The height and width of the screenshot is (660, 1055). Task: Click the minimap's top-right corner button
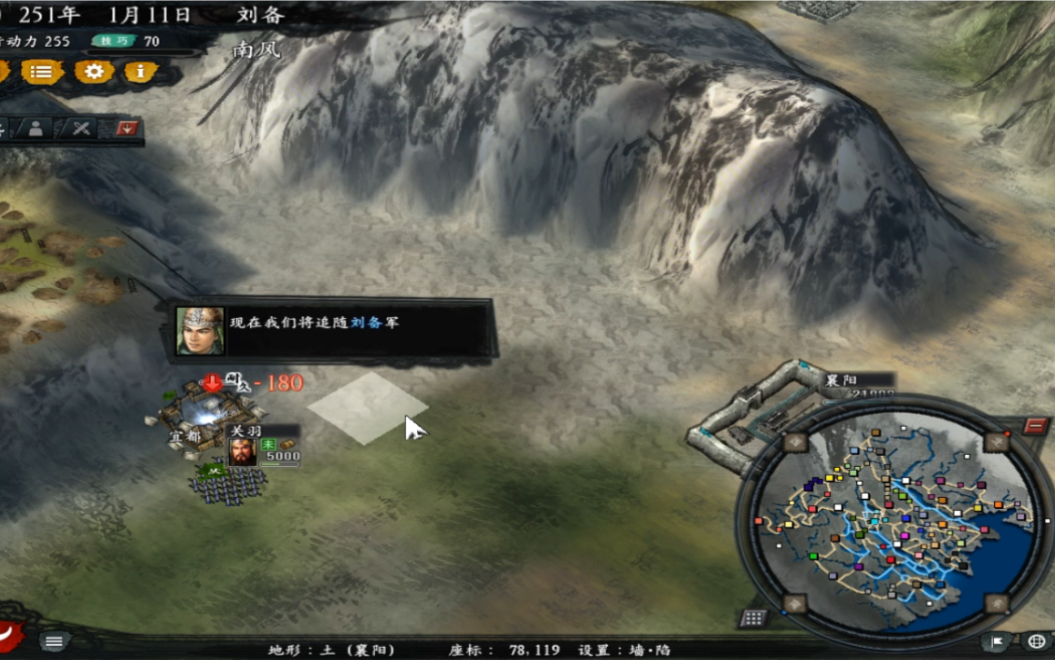point(996,442)
